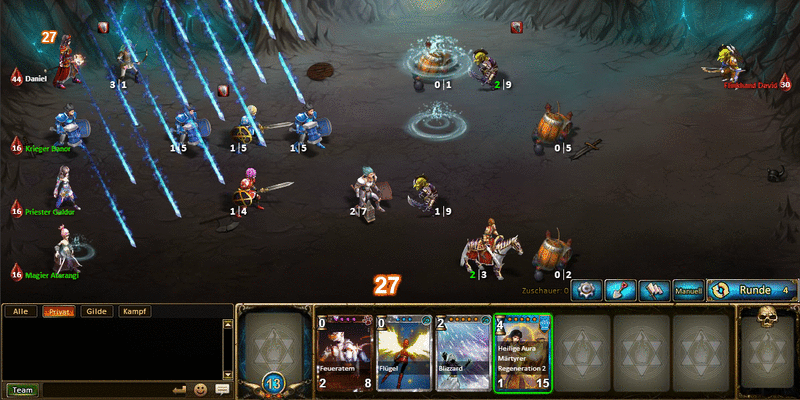Screen dimensions: 800x400
Task: Choose the Flügel card
Action: pyautogui.click(x=403, y=352)
